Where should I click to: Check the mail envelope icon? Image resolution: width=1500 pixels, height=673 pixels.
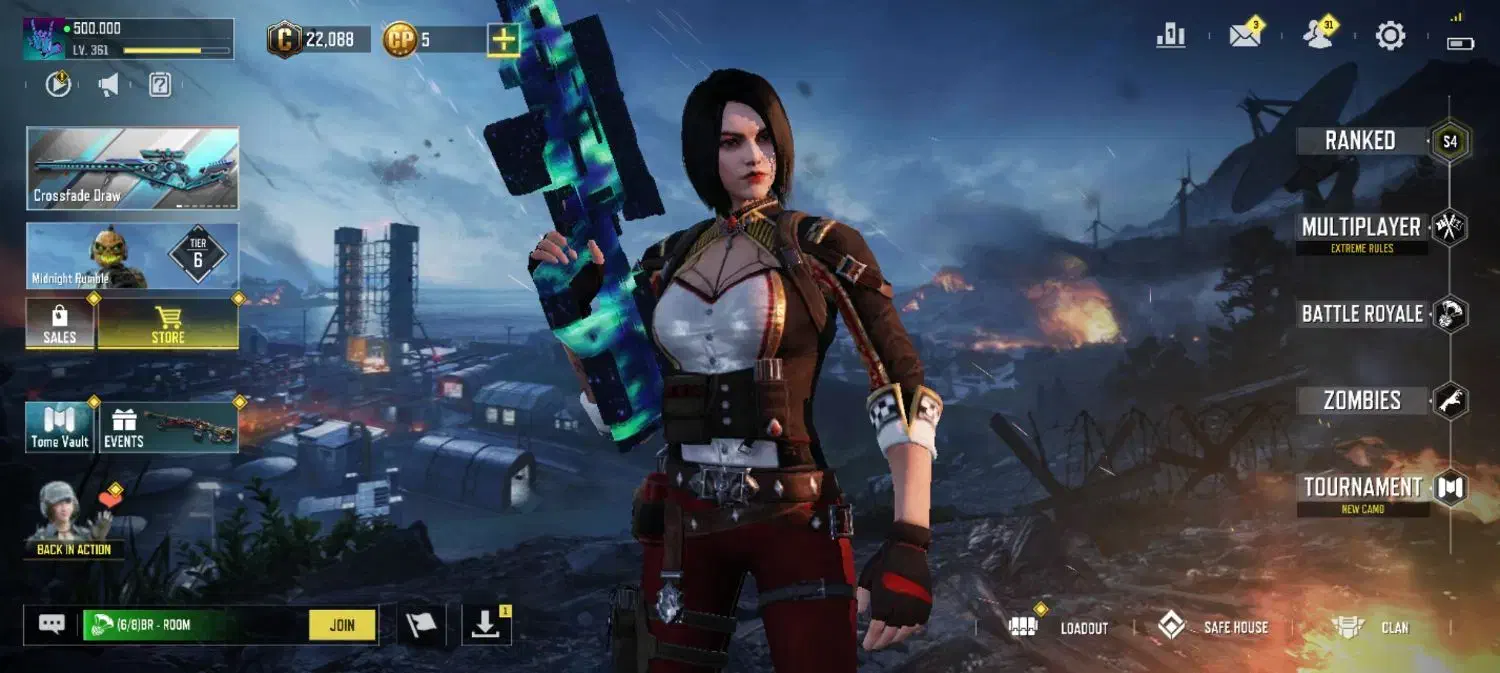pyautogui.click(x=1245, y=36)
